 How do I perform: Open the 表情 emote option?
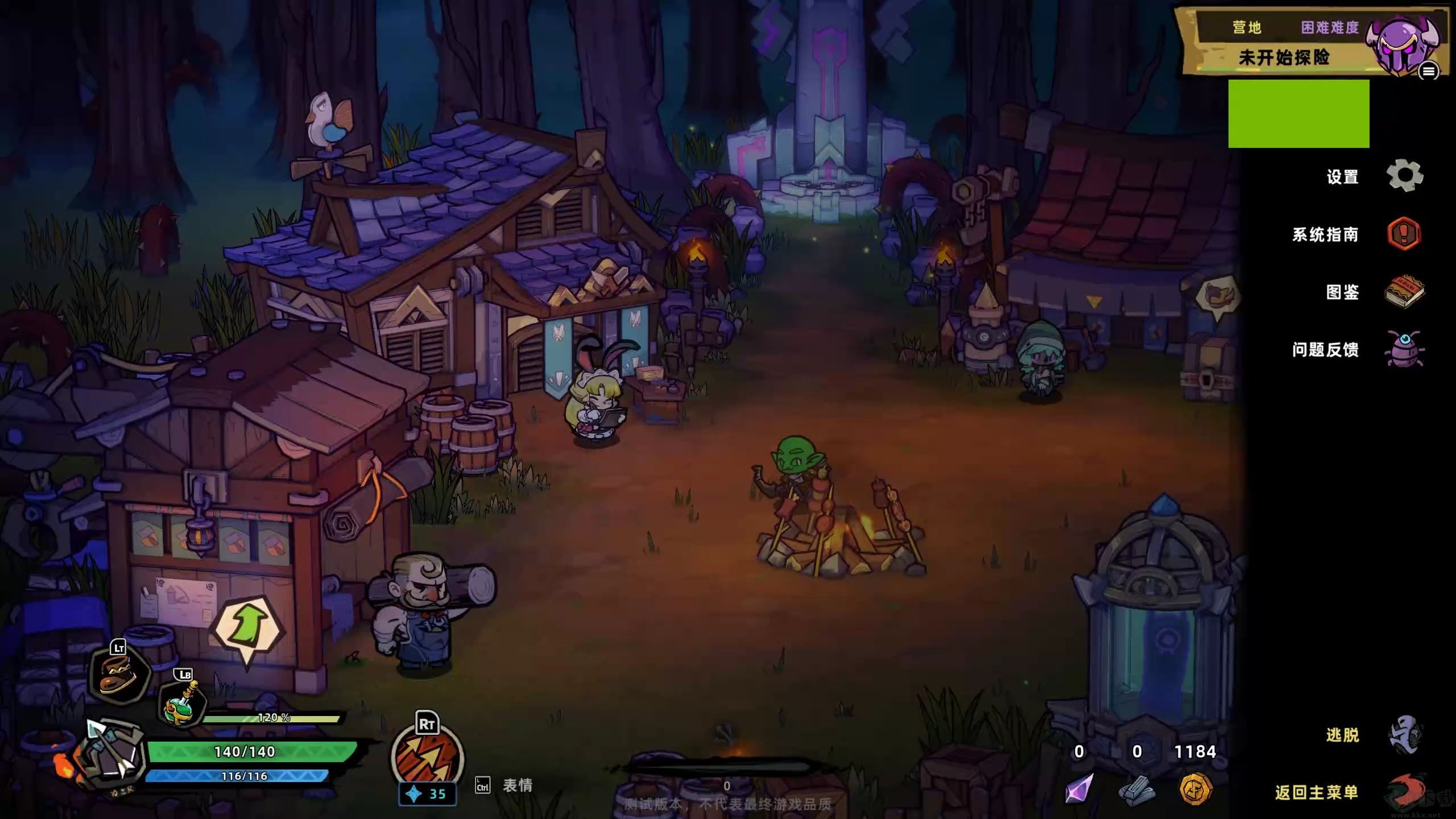pos(517,785)
